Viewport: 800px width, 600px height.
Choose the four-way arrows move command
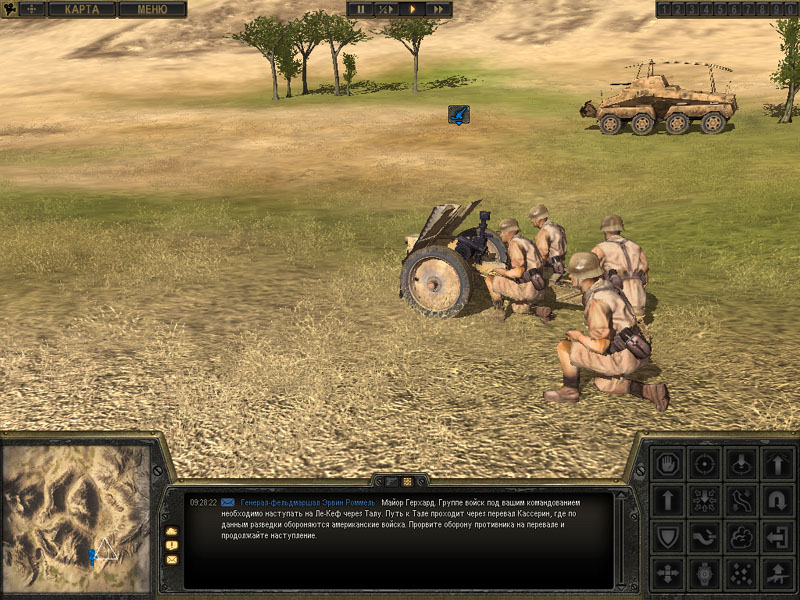point(667,573)
